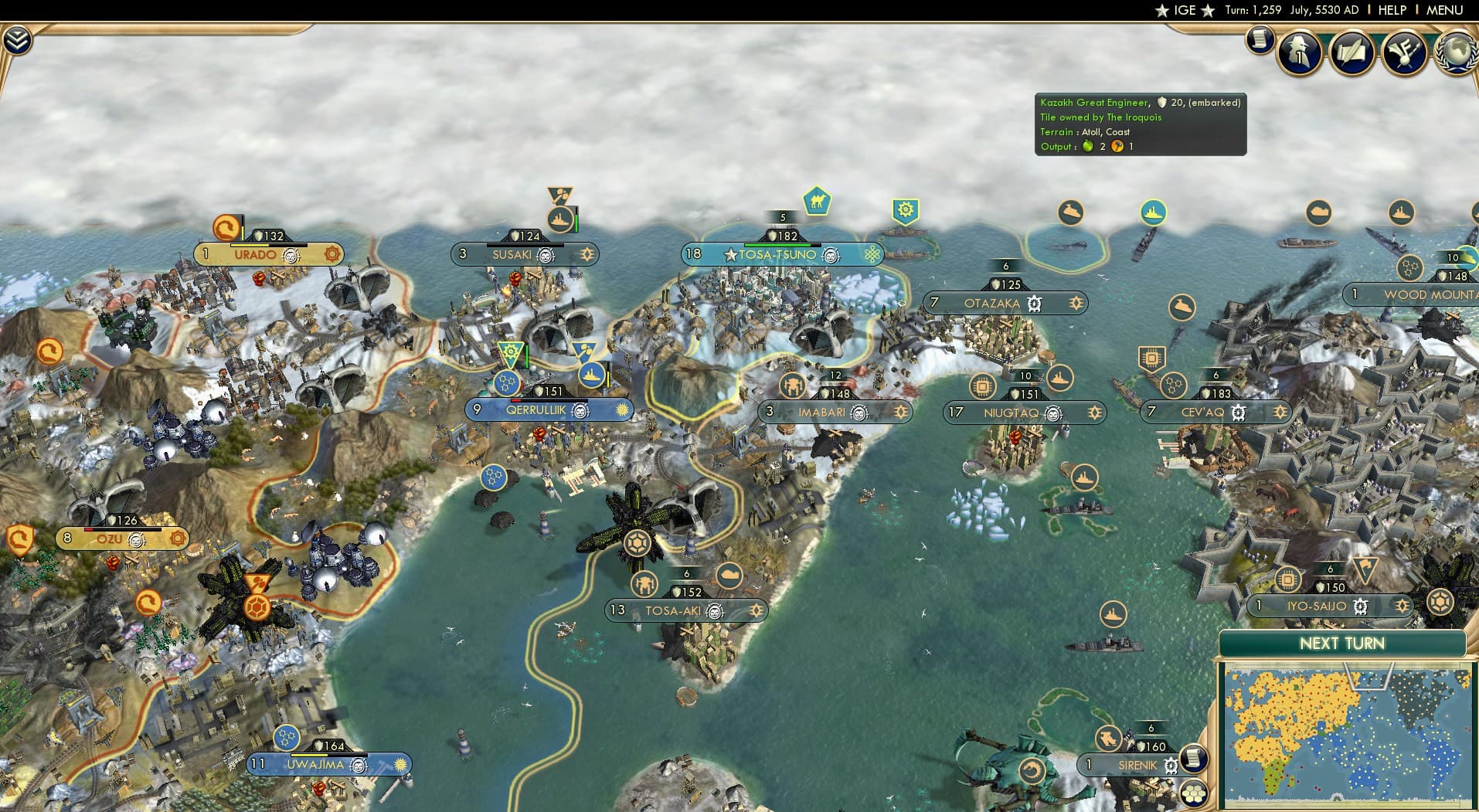
Task: Open the MENU from the top bar
Action: tap(1442, 10)
